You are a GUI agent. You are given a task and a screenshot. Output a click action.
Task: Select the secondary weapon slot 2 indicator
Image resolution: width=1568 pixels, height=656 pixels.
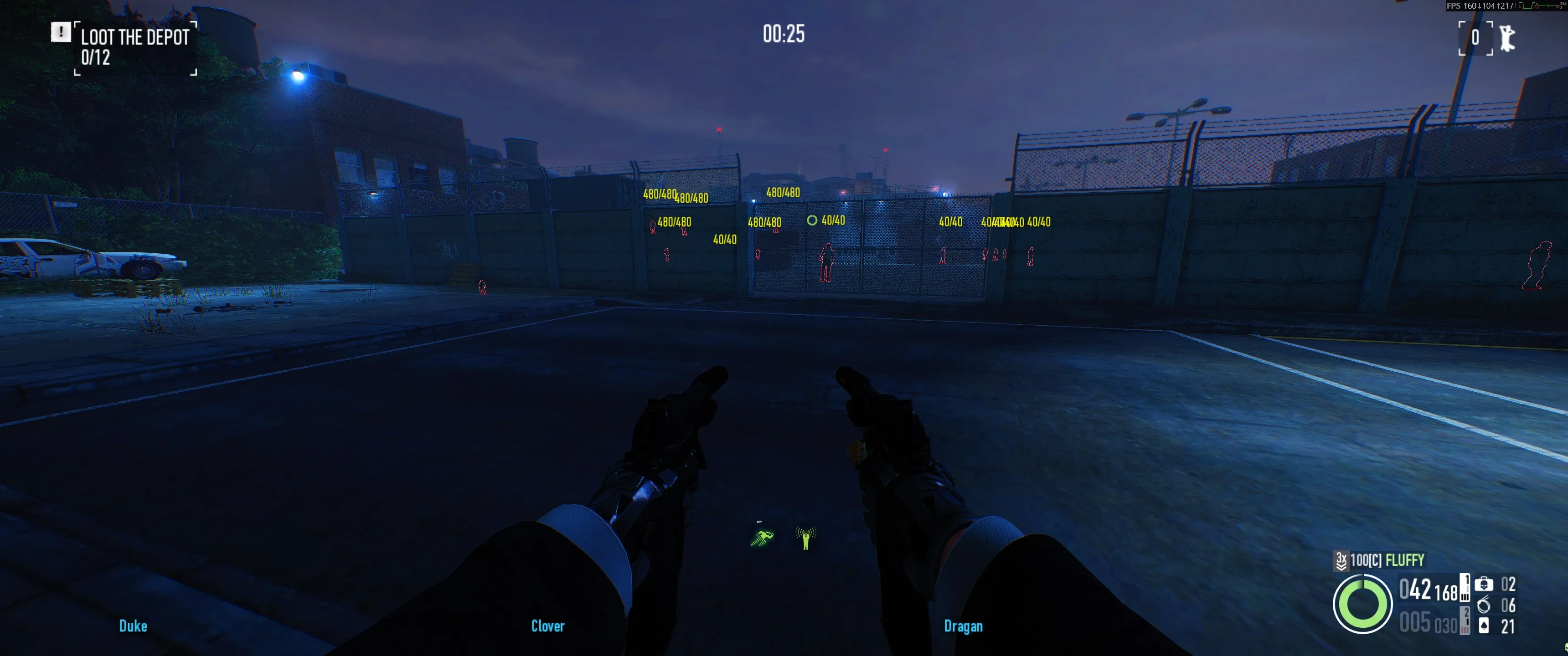pyautogui.click(x=1465, y=621)
